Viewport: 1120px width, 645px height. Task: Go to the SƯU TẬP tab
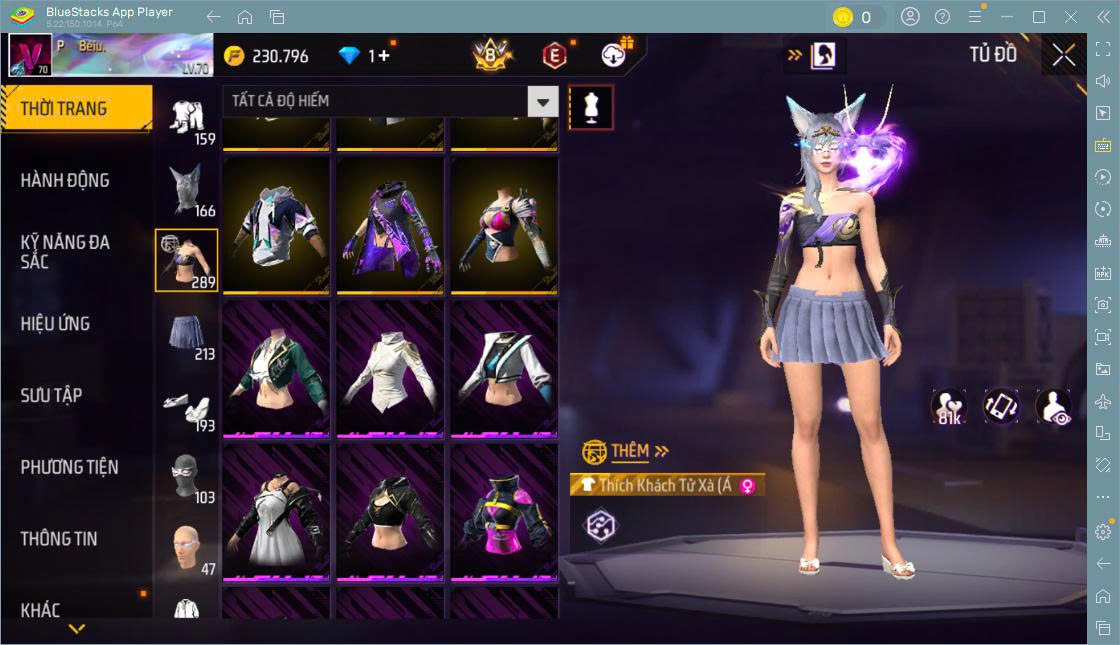pos(52,396)
